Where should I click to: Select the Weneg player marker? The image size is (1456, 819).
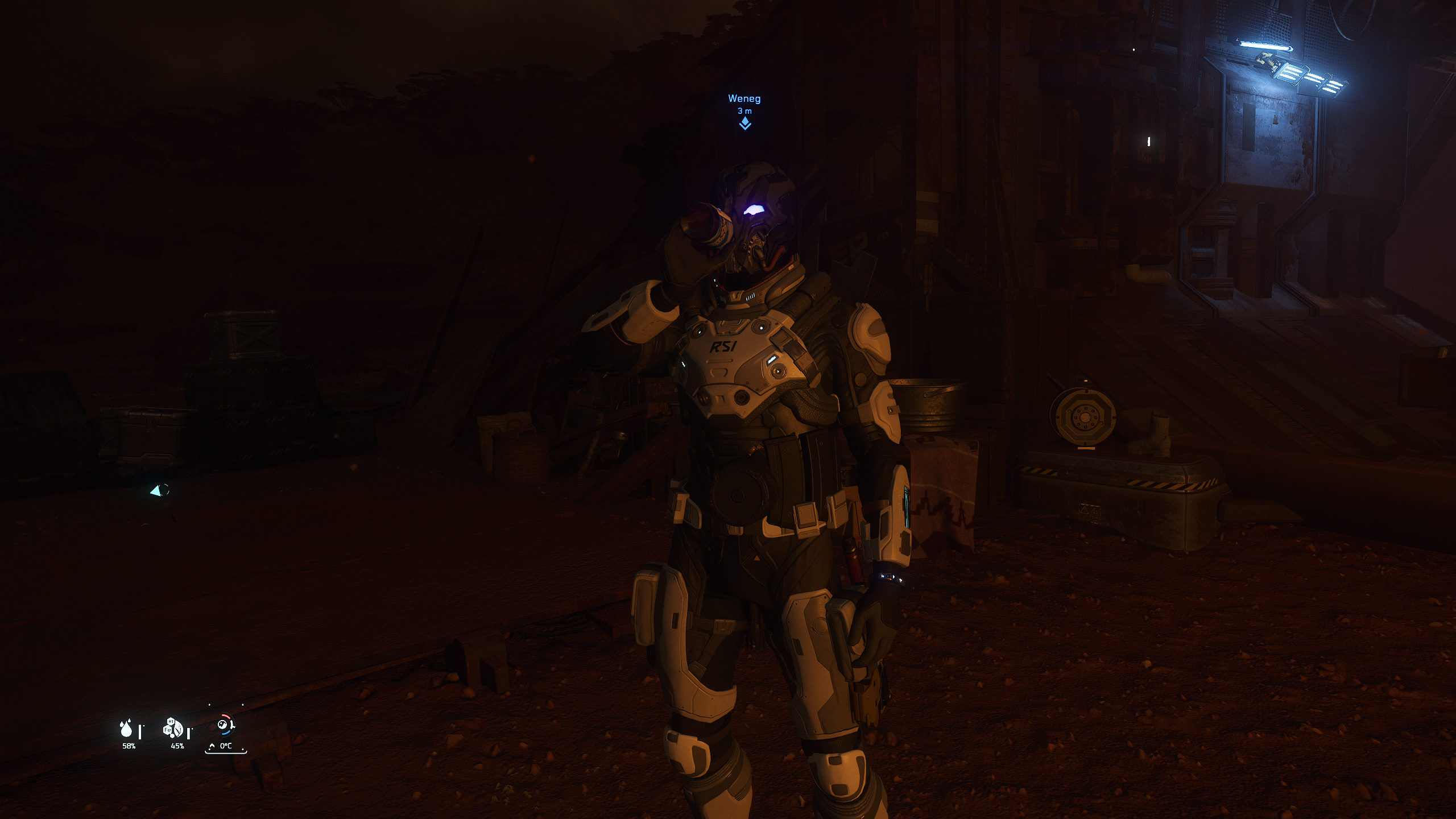pos(744,123)
